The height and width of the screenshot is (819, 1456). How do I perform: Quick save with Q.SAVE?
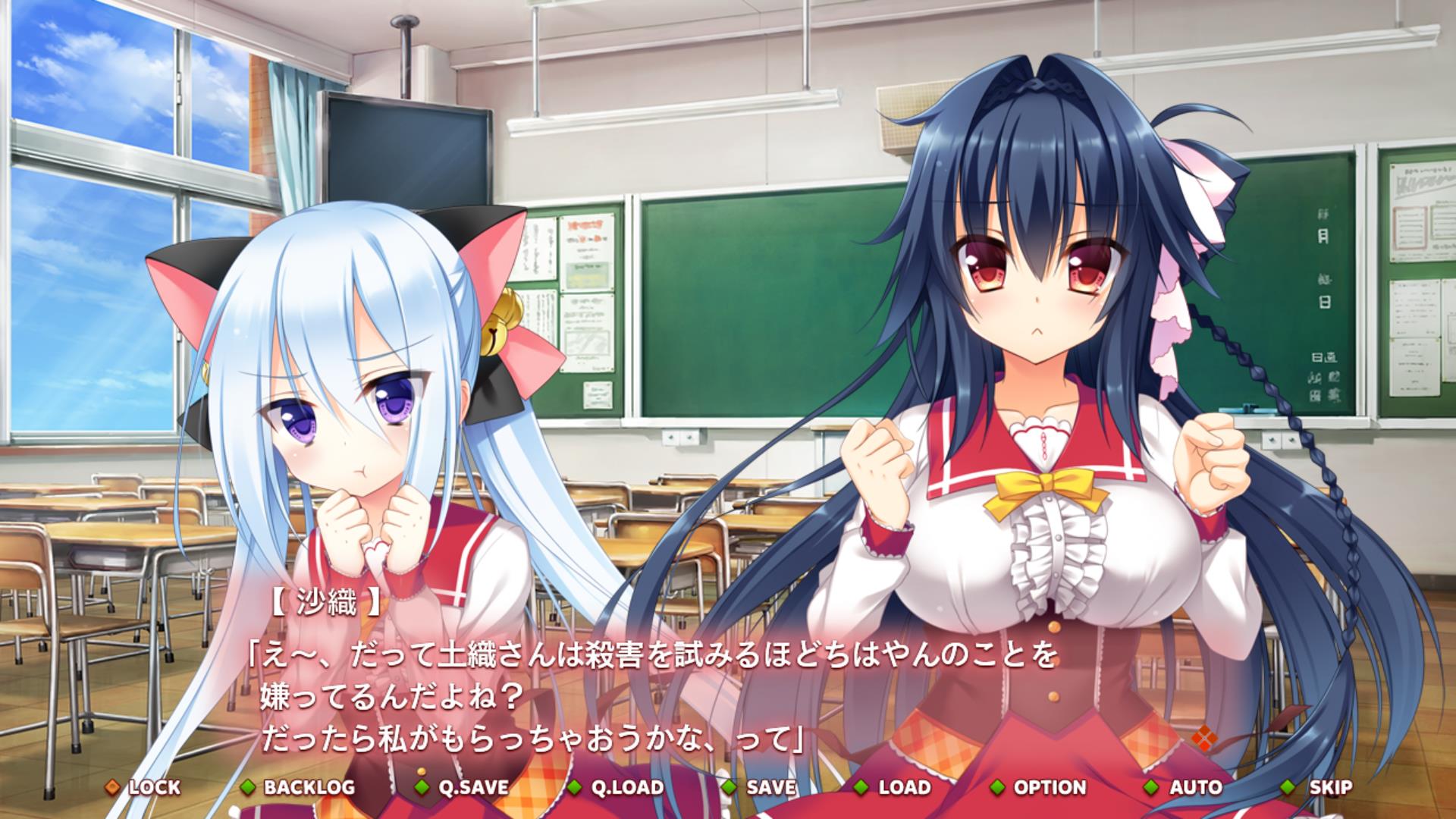(x=463, y=787)
